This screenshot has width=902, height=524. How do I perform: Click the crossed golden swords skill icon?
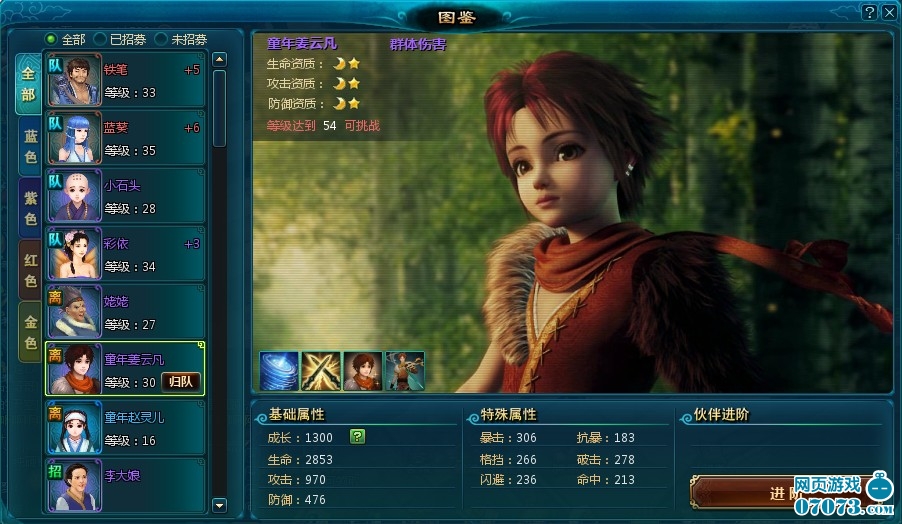(320, 370)
